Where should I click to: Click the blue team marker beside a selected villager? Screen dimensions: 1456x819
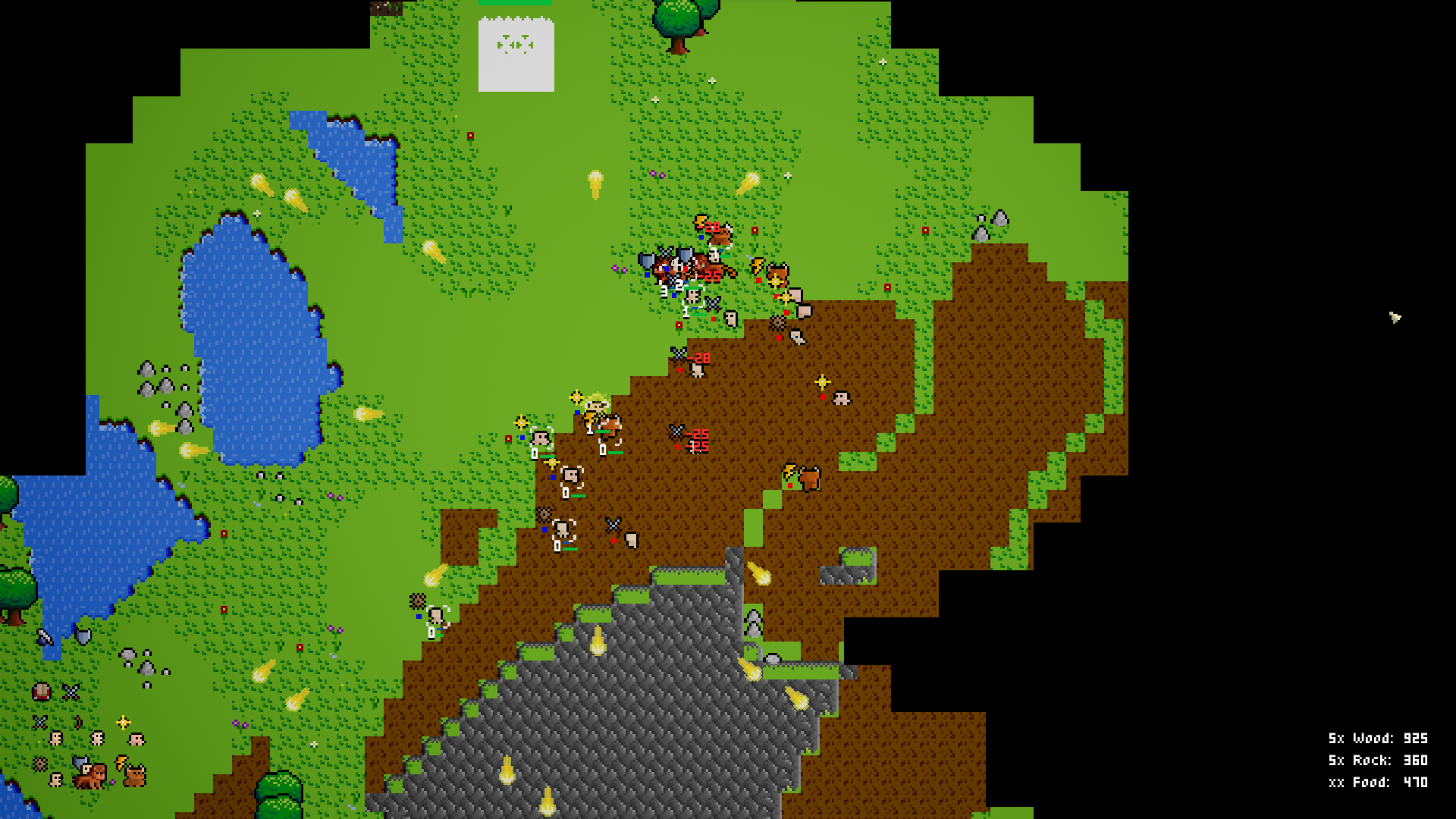553,475
